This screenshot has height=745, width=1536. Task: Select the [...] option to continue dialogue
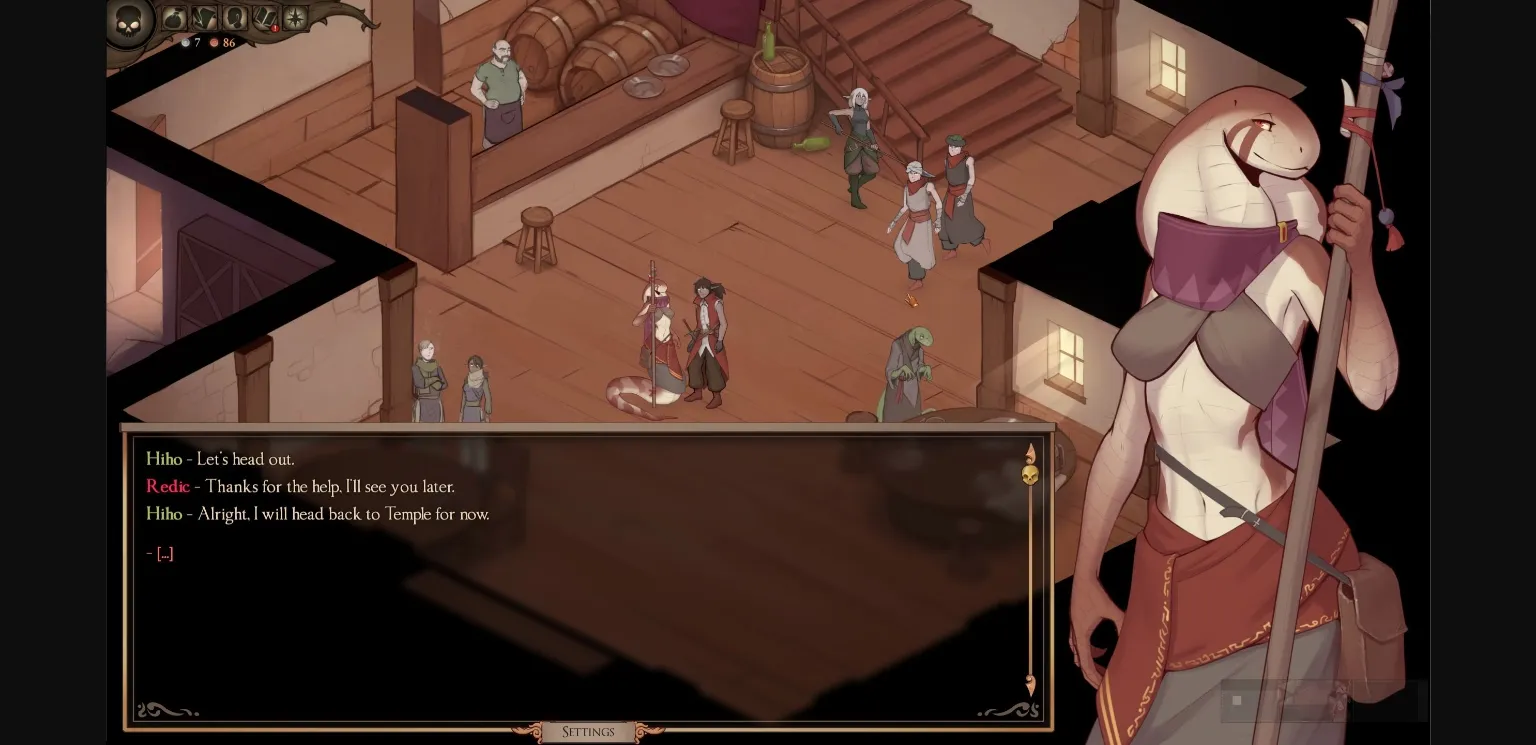pos(163,553)
